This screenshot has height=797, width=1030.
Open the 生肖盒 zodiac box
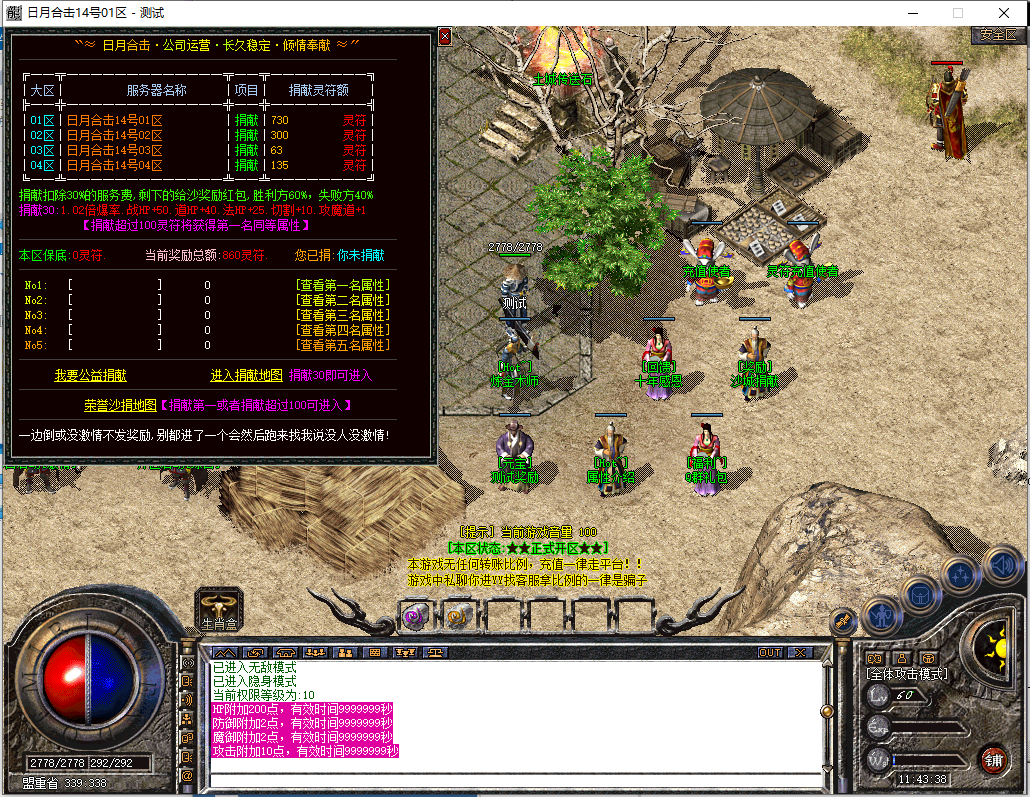219,607
